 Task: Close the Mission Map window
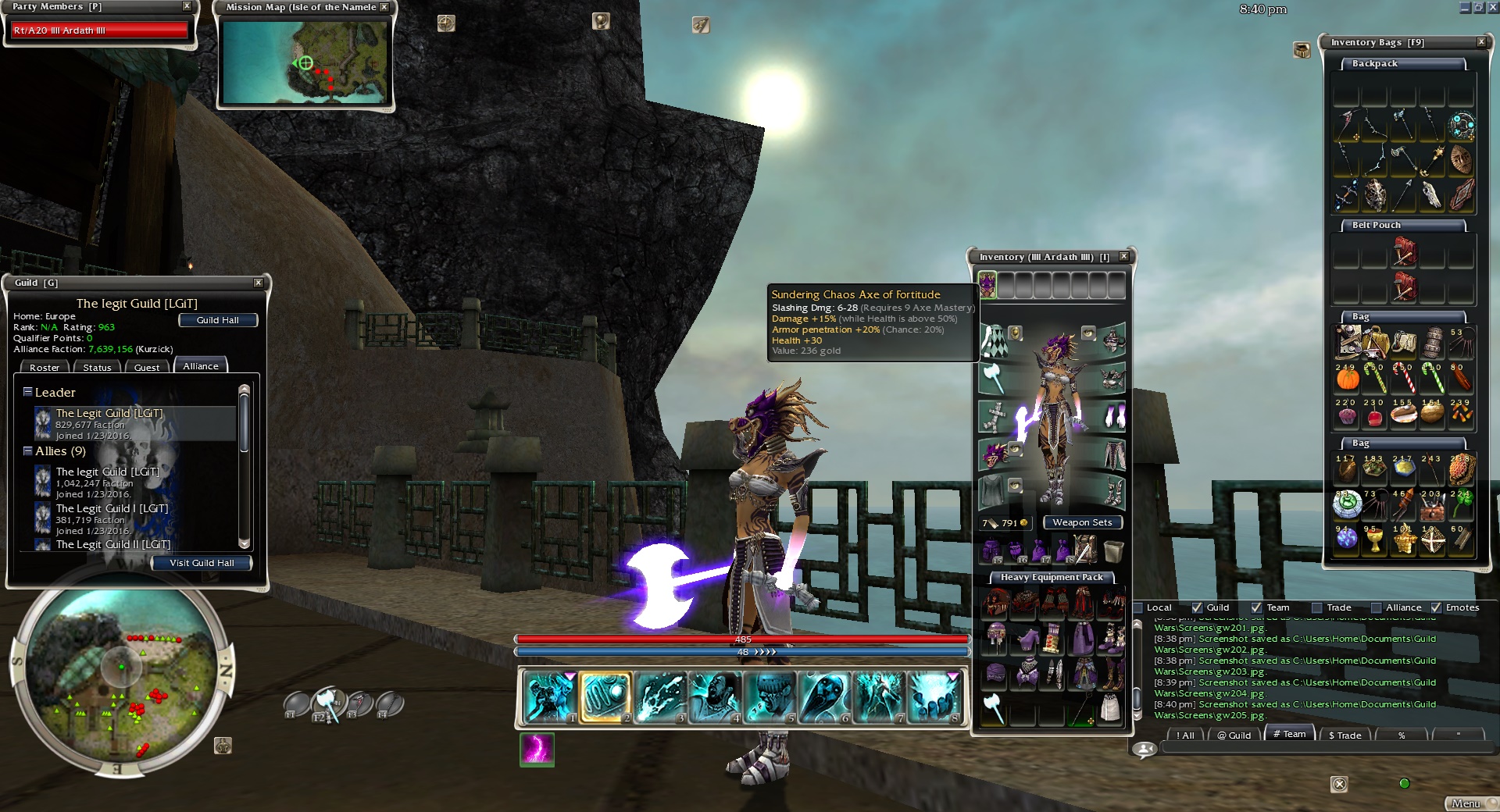[x=384, y=7]
